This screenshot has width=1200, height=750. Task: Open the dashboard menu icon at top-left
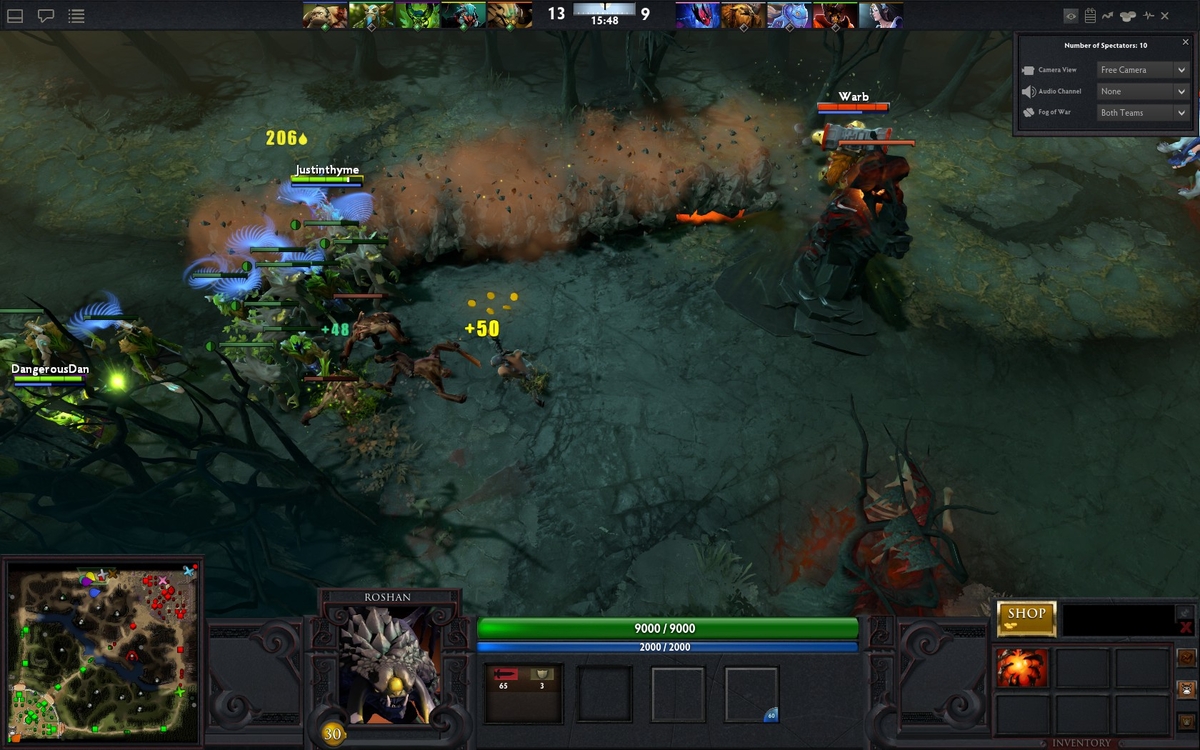click(x=15, y=16)
